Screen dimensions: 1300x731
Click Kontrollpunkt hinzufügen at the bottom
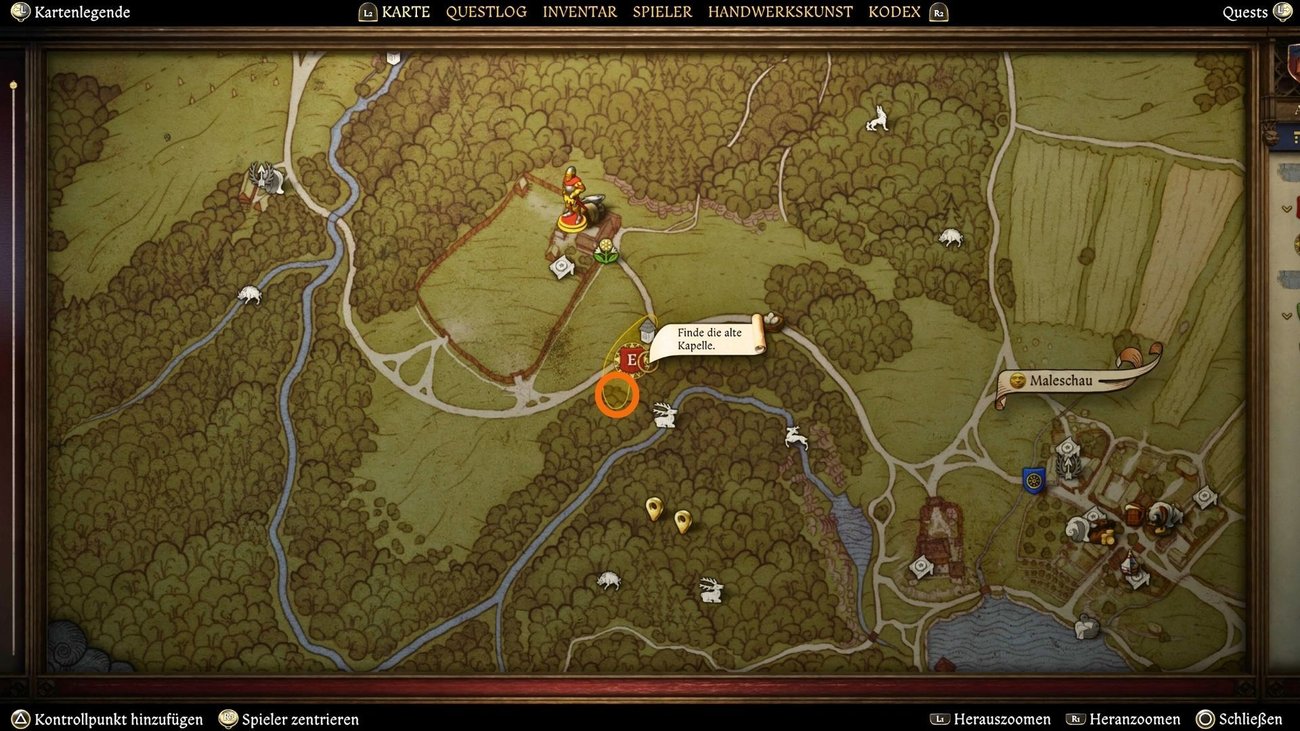(x=110, y=718)
